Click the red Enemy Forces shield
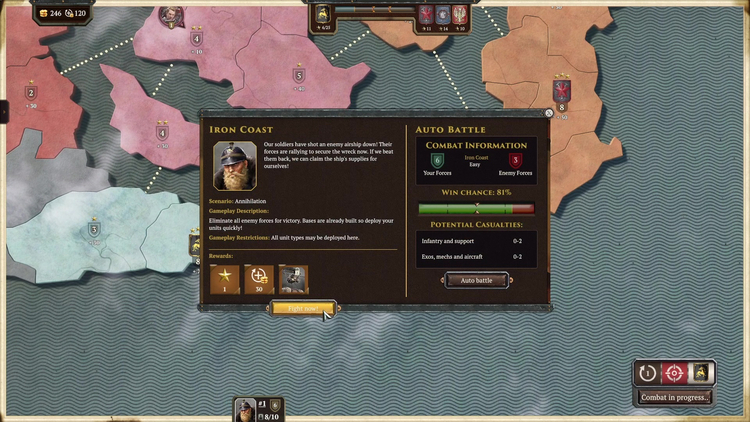The width and height of the screenshot is (750, 422). coord(516,160)
